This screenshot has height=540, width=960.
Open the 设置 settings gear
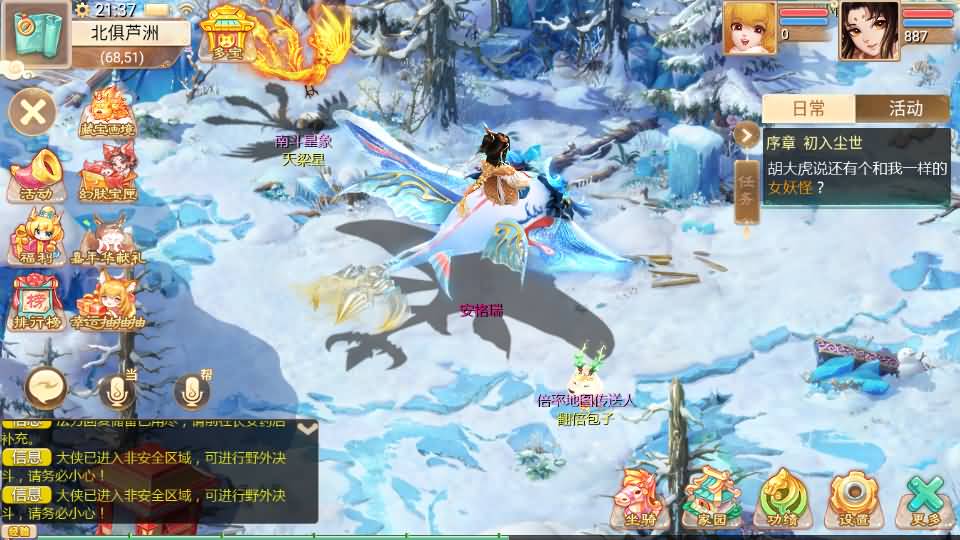tap(853, 497)
